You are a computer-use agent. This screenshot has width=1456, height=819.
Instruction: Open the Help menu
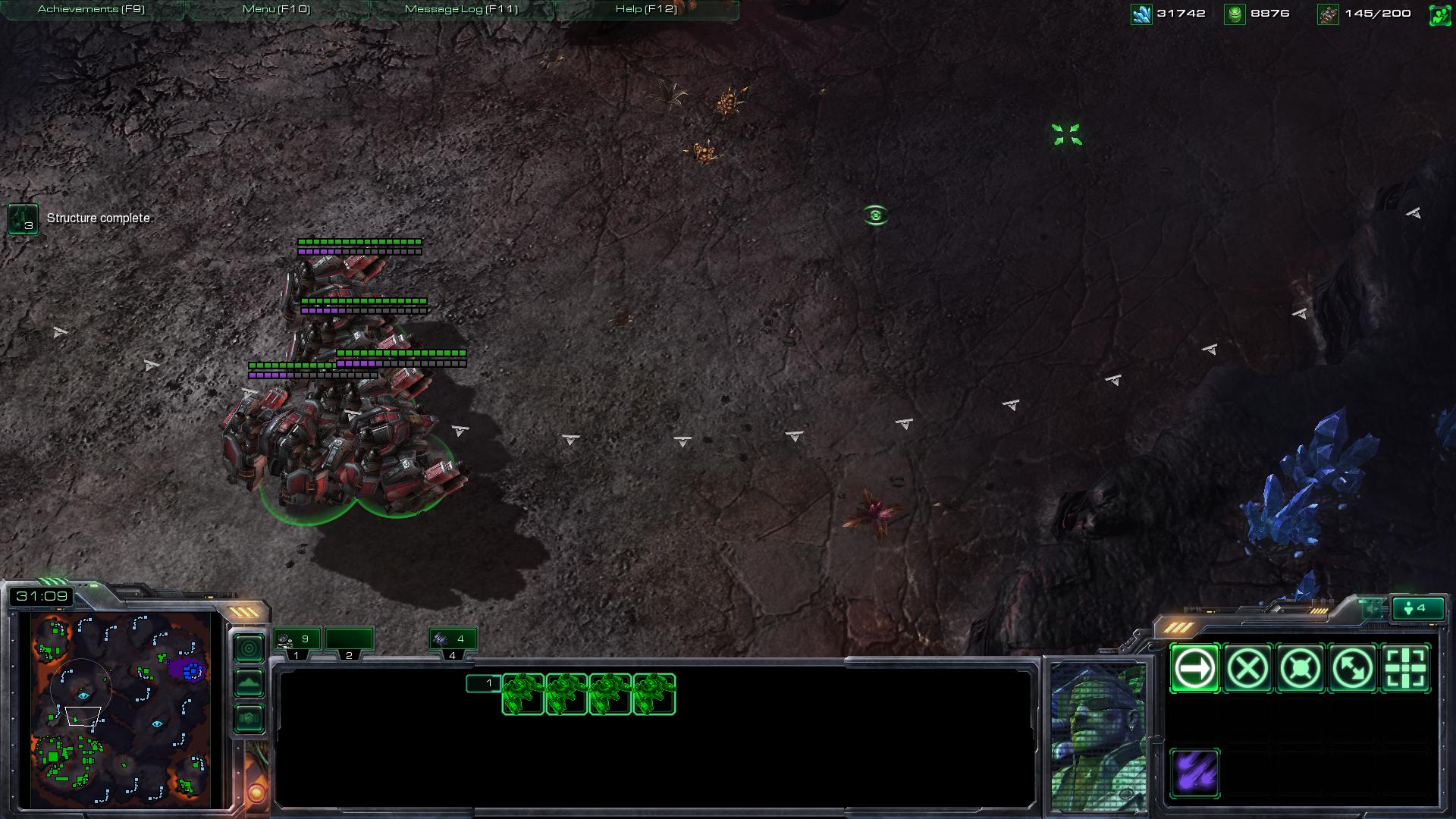[x=646, y=9]
